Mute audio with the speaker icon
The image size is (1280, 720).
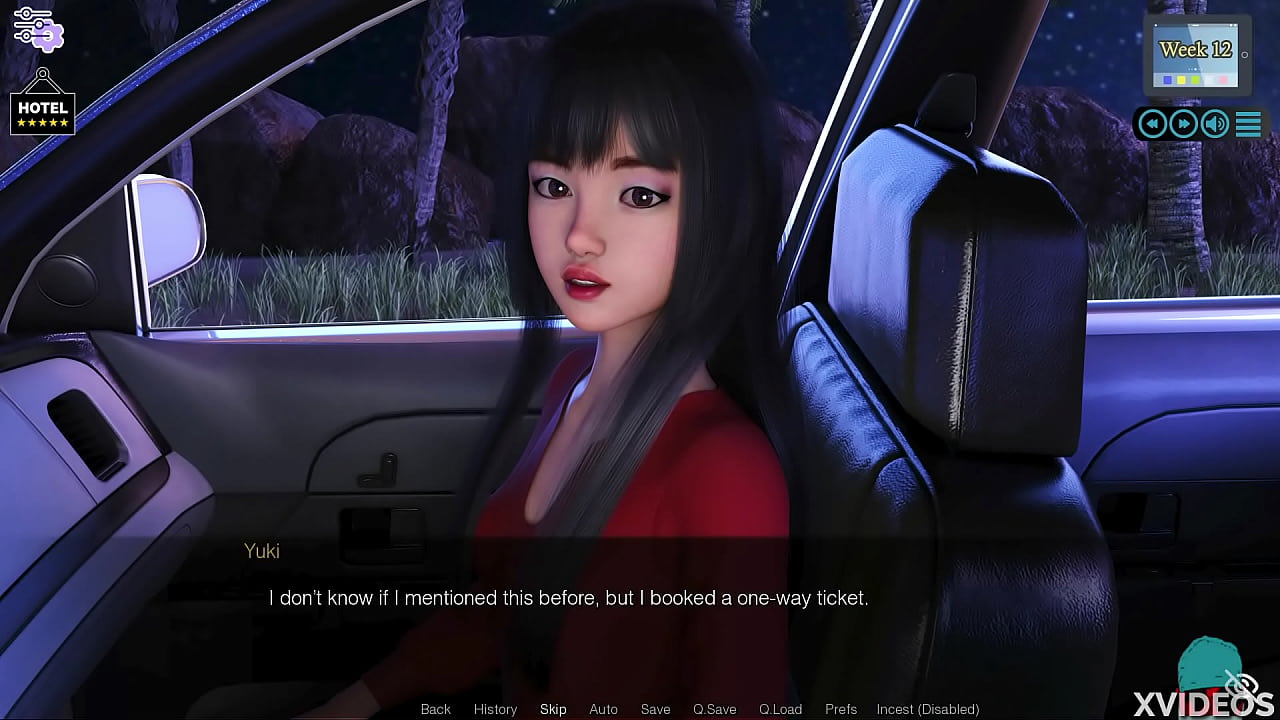point(1215,123)
